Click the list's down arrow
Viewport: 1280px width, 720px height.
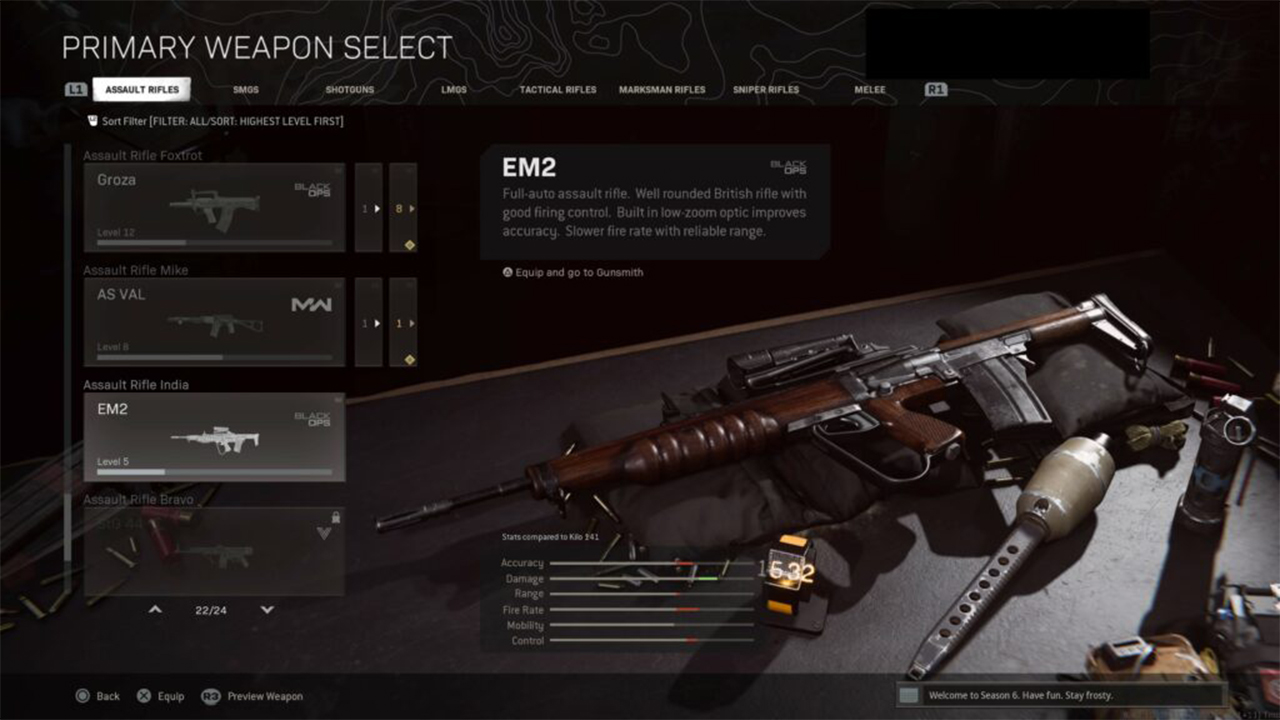click(267, 609)
